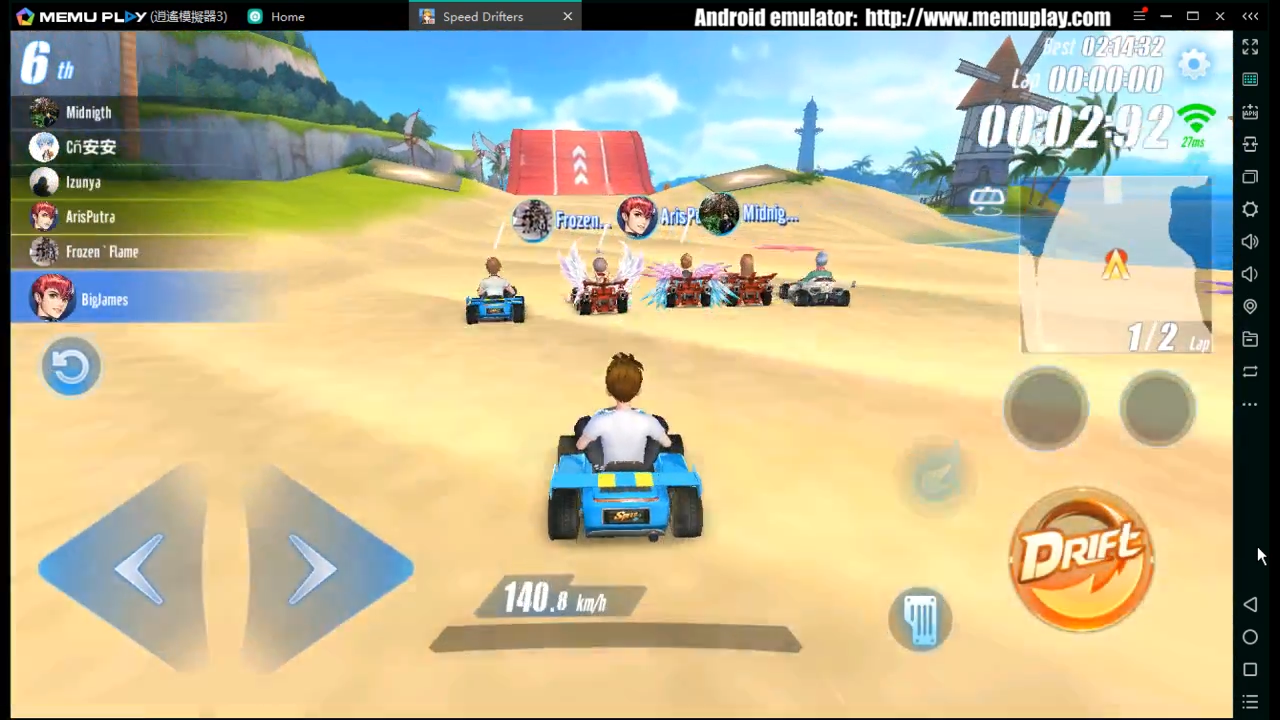
Task: Open MEmu settings gear in the sidebar
Action: (1250, 209)
